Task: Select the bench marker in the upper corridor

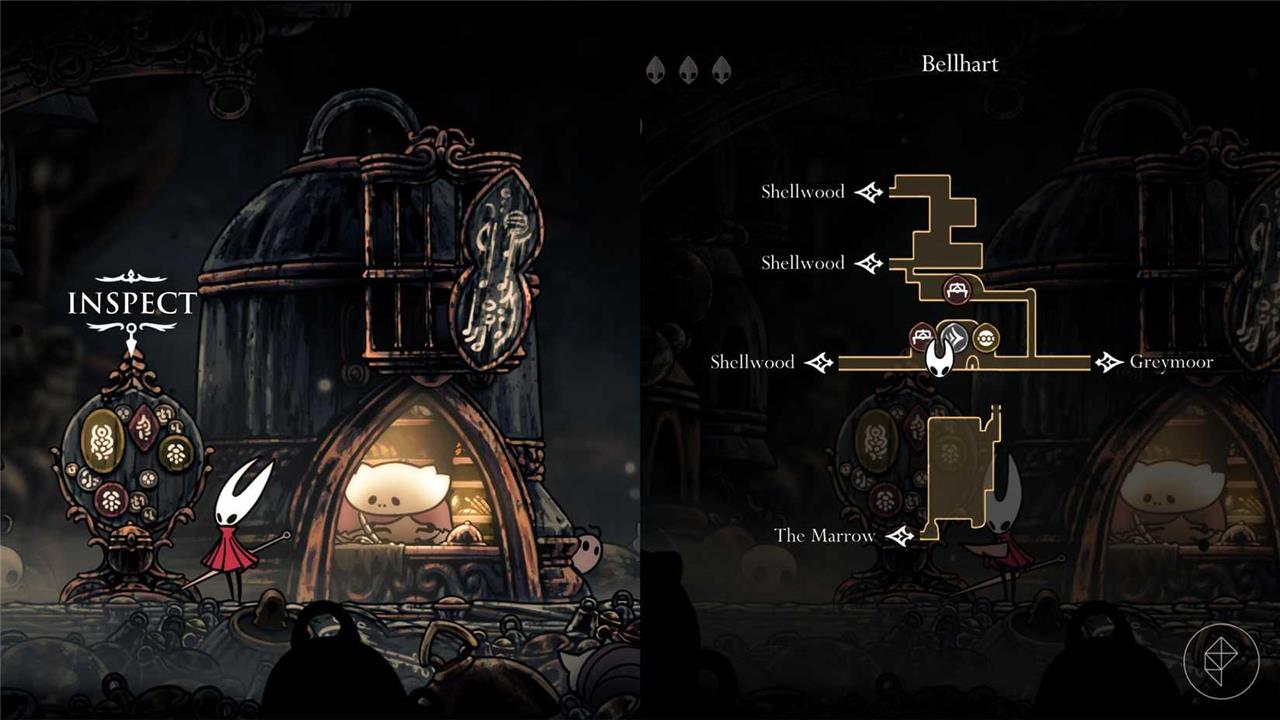Action: pos(957,290)
